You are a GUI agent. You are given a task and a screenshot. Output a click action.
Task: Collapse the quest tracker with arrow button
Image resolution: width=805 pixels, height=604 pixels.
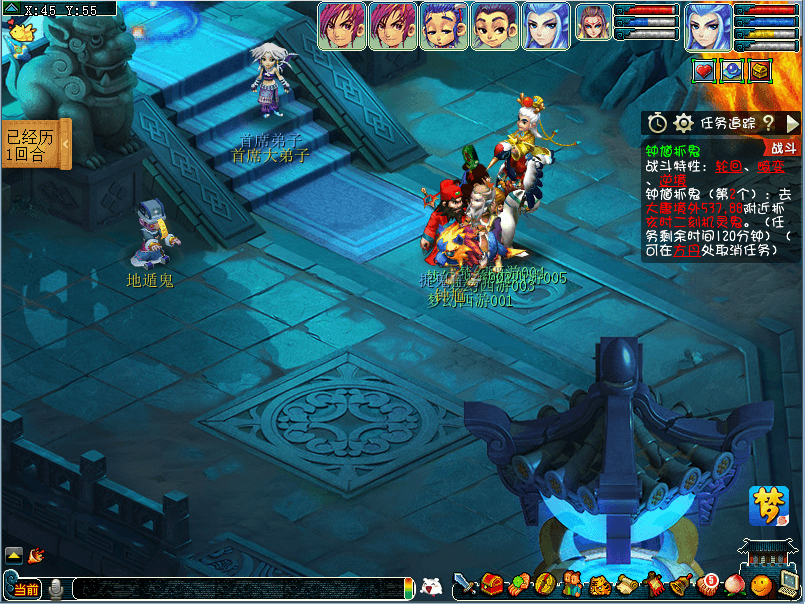coord(792,123)
